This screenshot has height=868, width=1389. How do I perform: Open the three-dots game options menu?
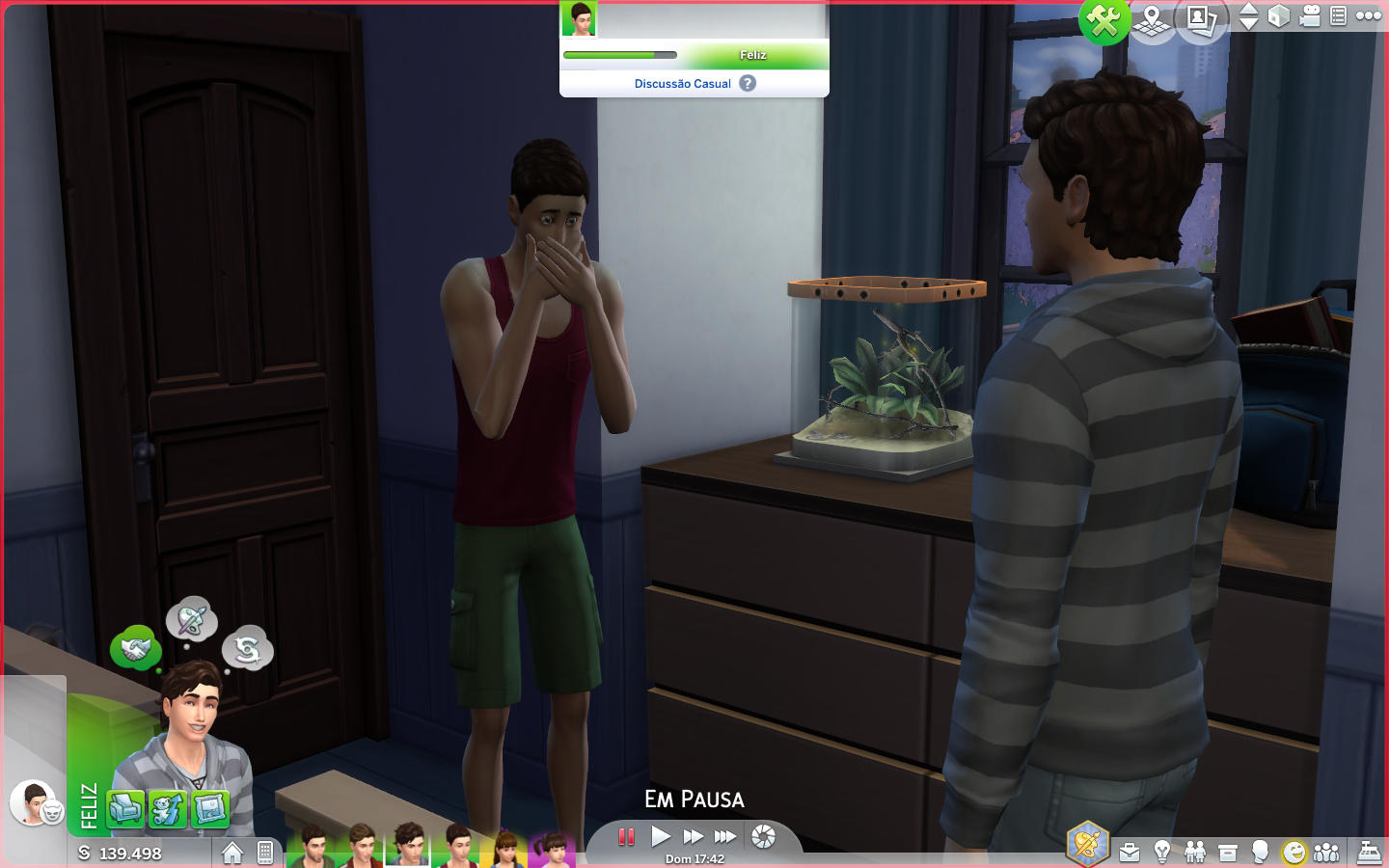1368,15
